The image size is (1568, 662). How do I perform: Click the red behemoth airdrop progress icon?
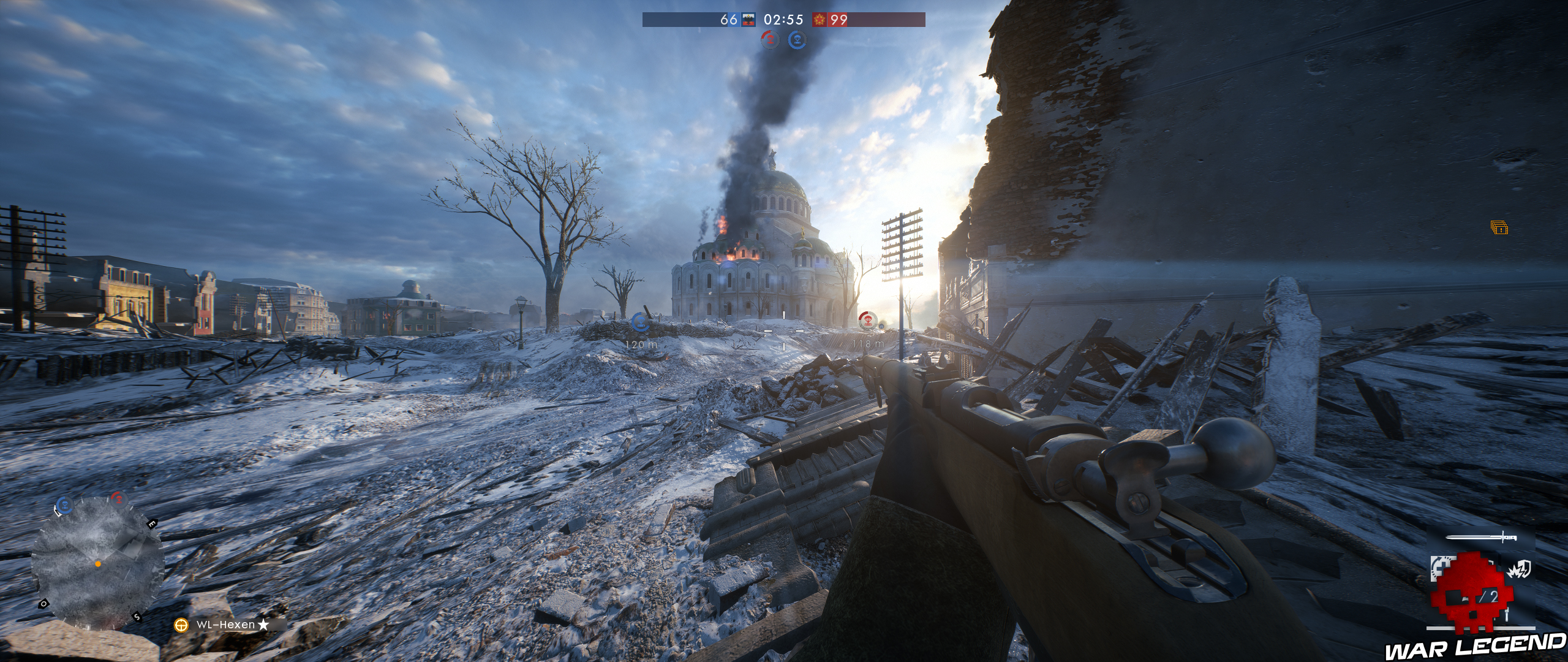771,40
